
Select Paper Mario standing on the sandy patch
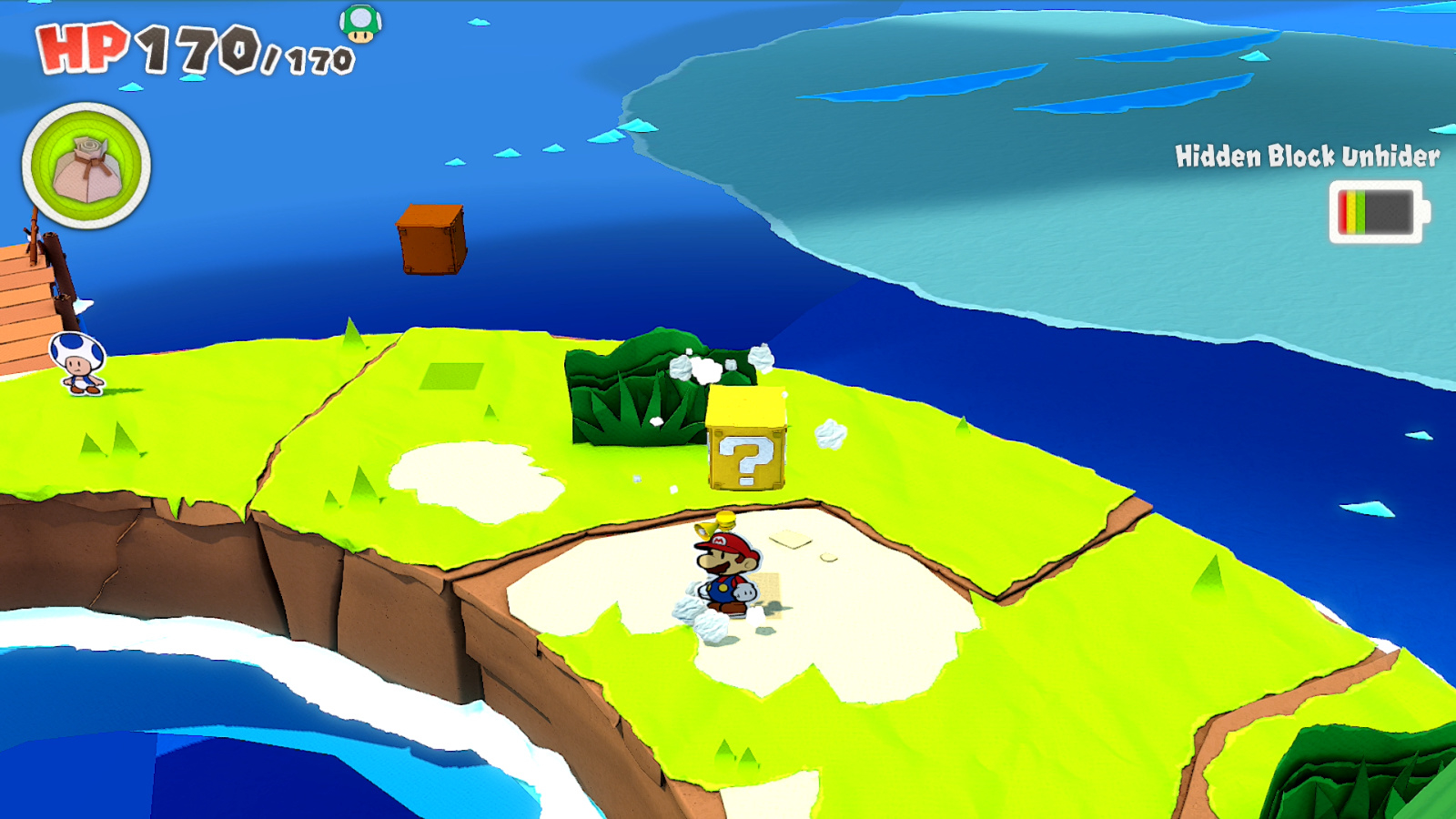pyautogui.click(x=728, y=569)
